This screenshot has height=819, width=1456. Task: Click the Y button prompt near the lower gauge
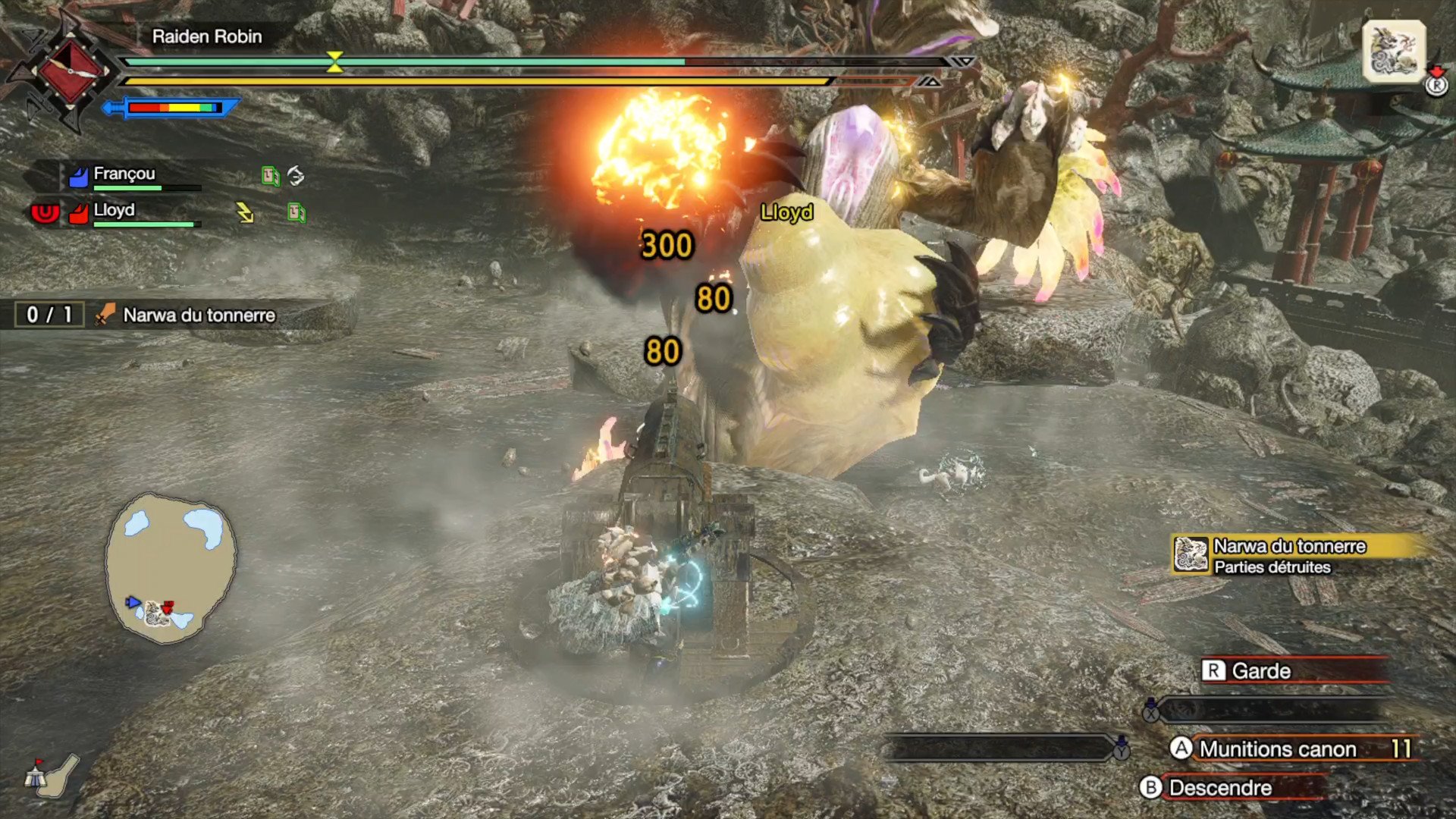(1120, 753)
